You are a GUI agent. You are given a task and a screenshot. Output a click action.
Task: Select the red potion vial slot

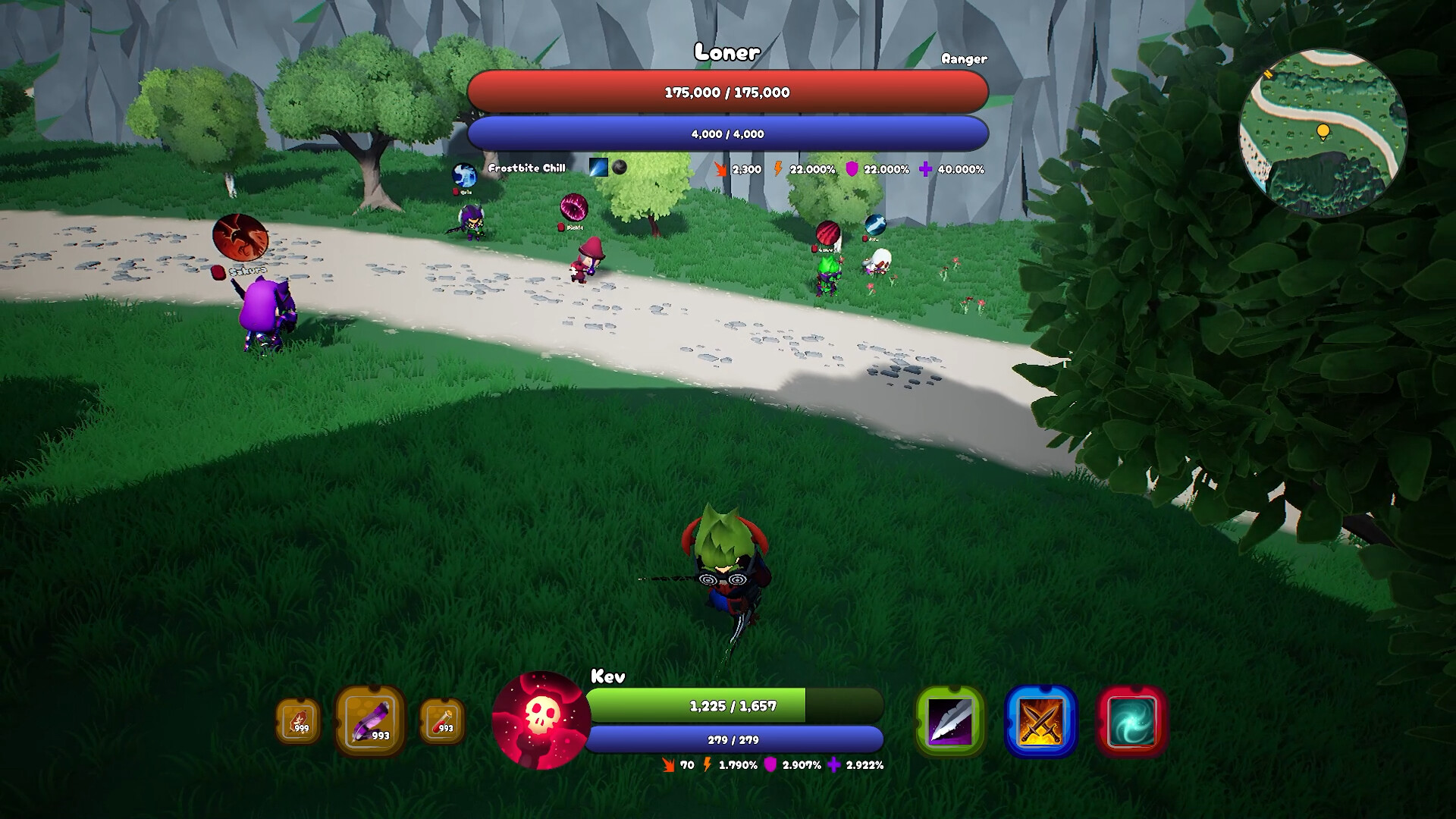pyautogui.click(x=442, y=720)
